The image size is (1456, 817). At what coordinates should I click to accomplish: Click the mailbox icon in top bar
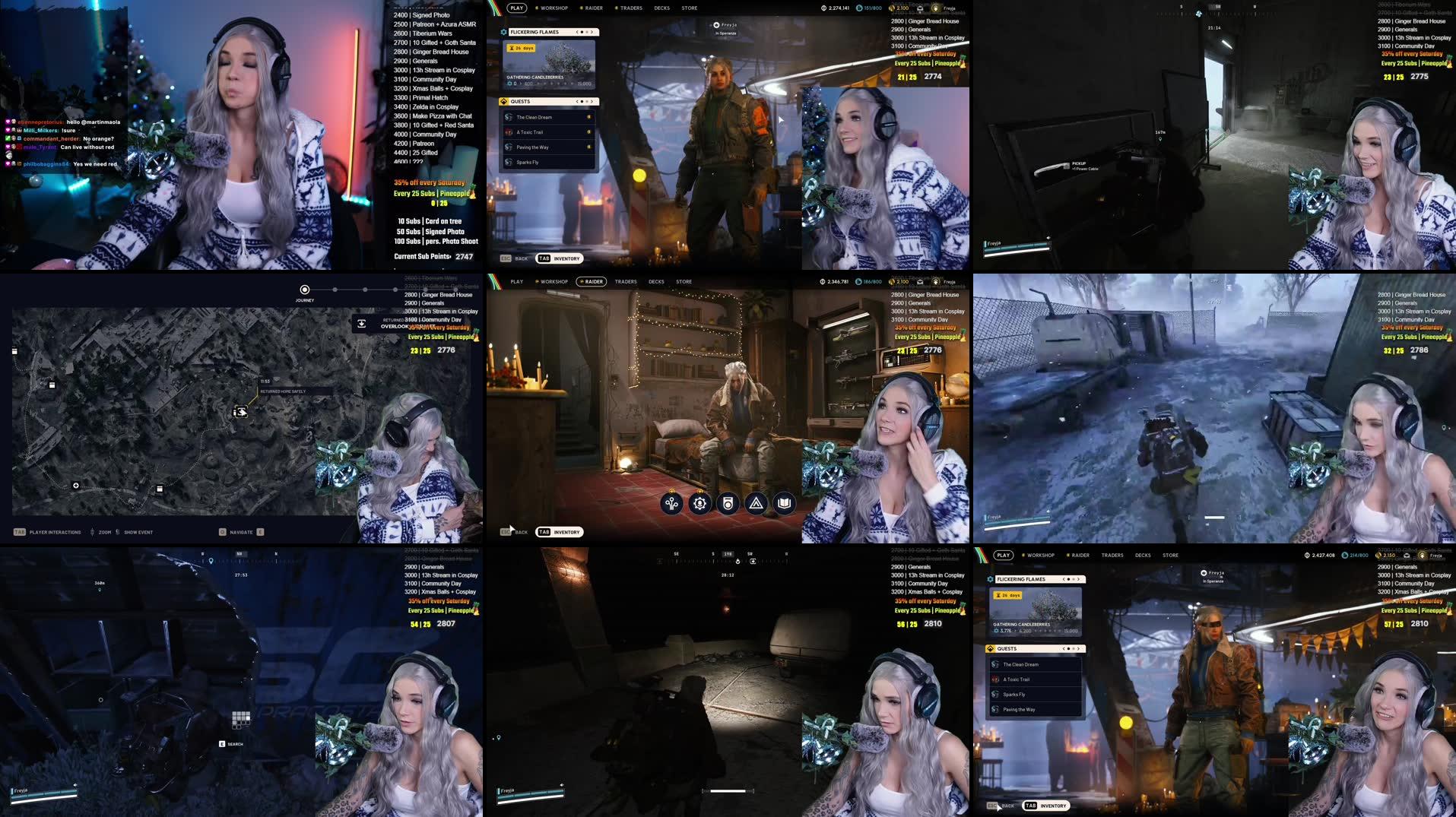[920, 8]
